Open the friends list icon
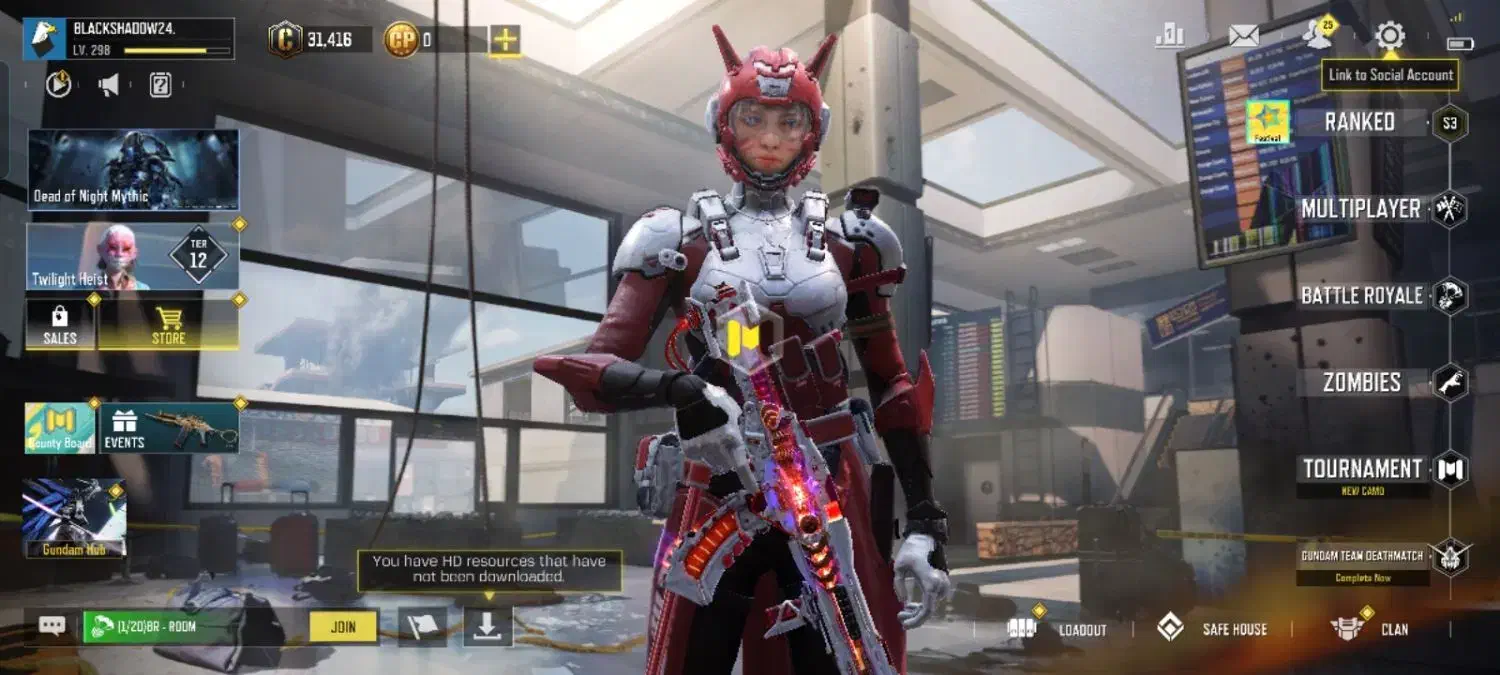Screen dimensions: 1500x675 1318,37
